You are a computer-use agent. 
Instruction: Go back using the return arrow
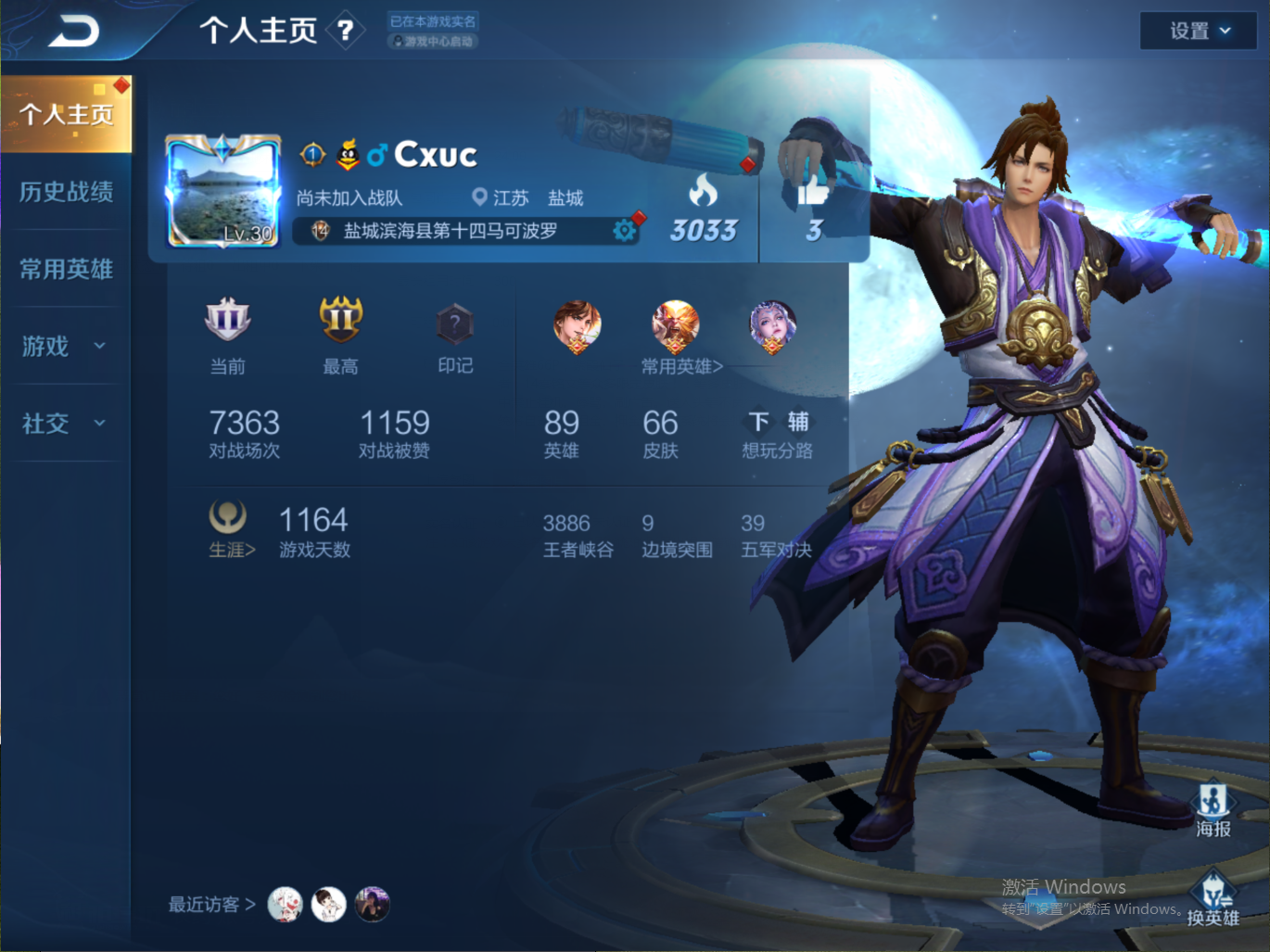pos(73,32)
